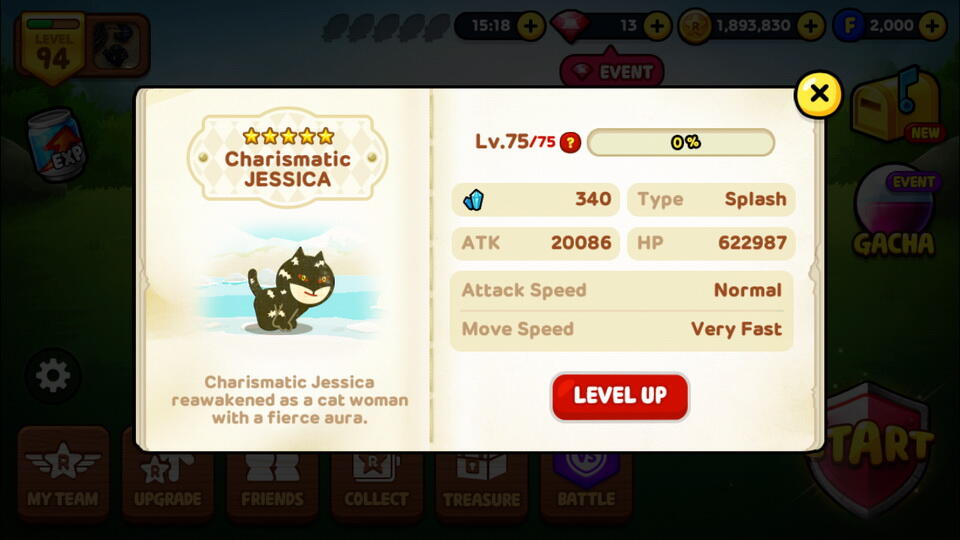Open the settings gear
This screenshot has height=540, width=960.
coord(52,376)
